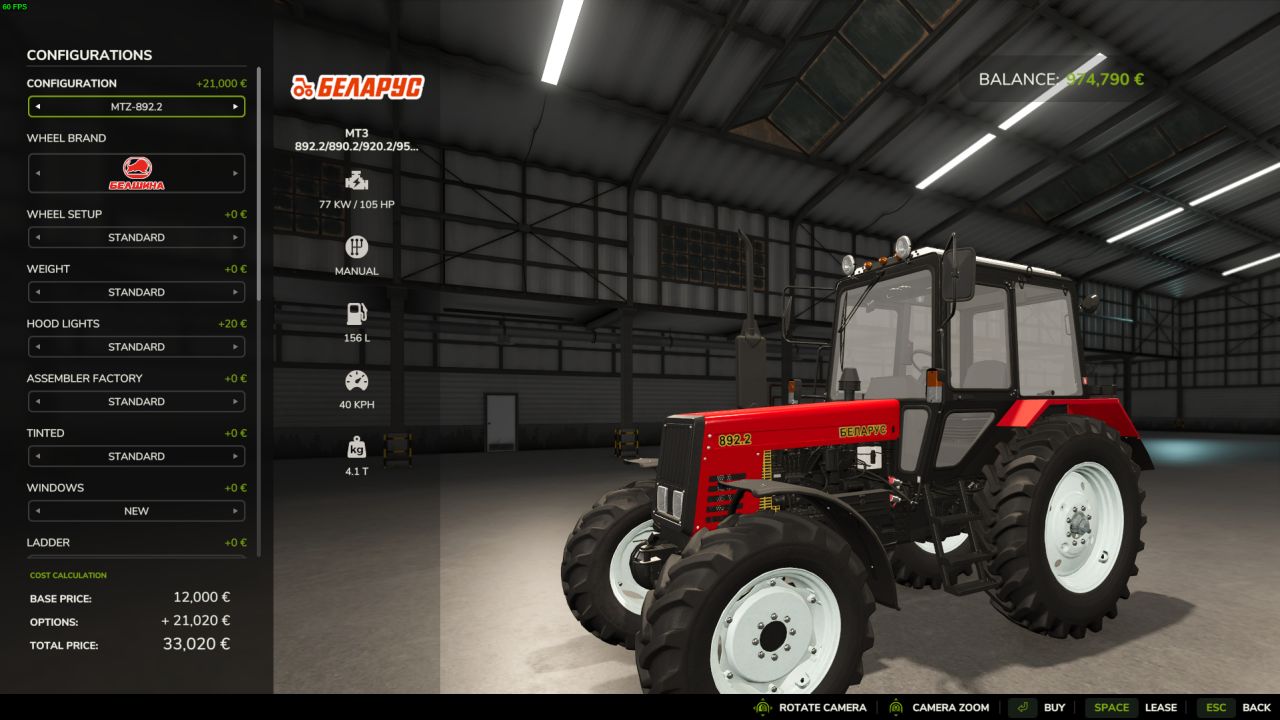Select next tractor configuration after MTZ-892.2

click(x=236, y=106)
